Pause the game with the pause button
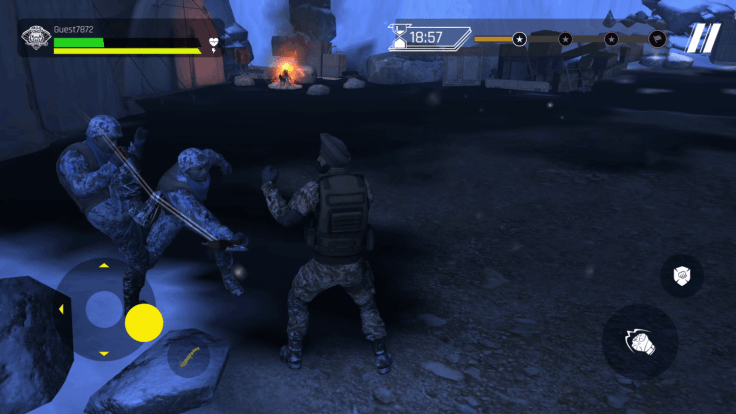 pyautogui.click(x=703, y=39)
